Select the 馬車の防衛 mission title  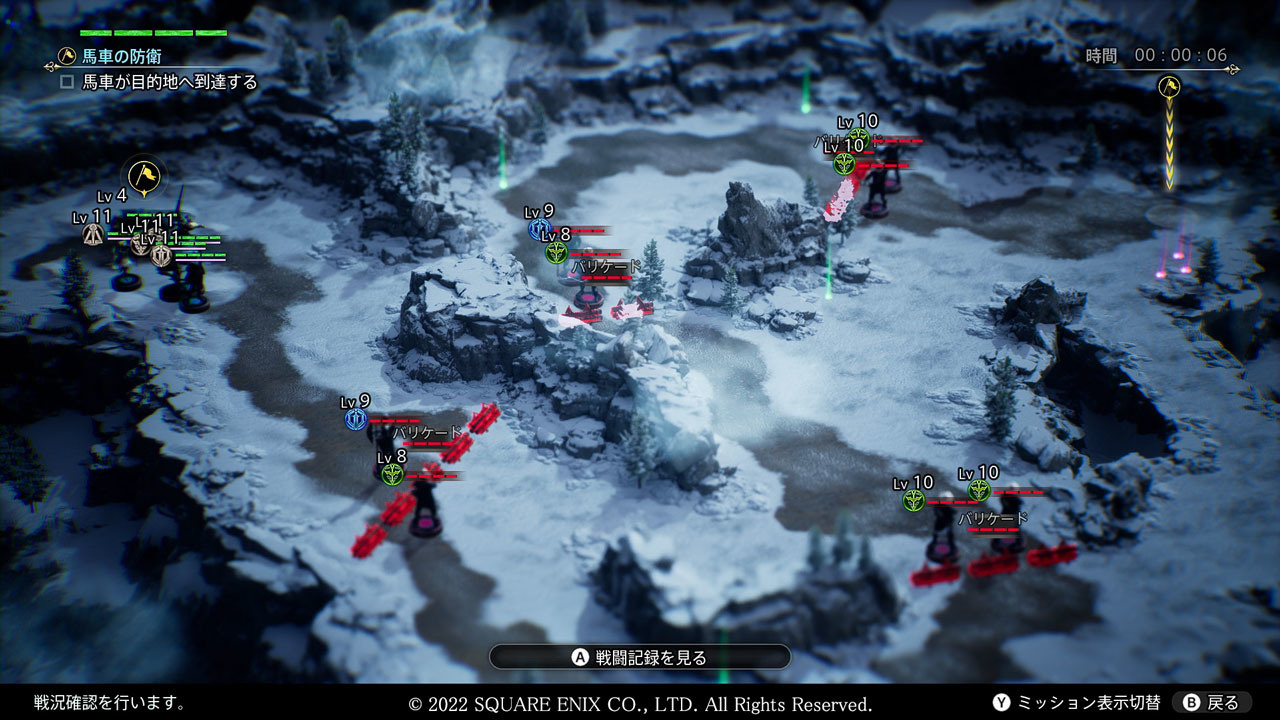pyautogui.click(x=122, y=56)
